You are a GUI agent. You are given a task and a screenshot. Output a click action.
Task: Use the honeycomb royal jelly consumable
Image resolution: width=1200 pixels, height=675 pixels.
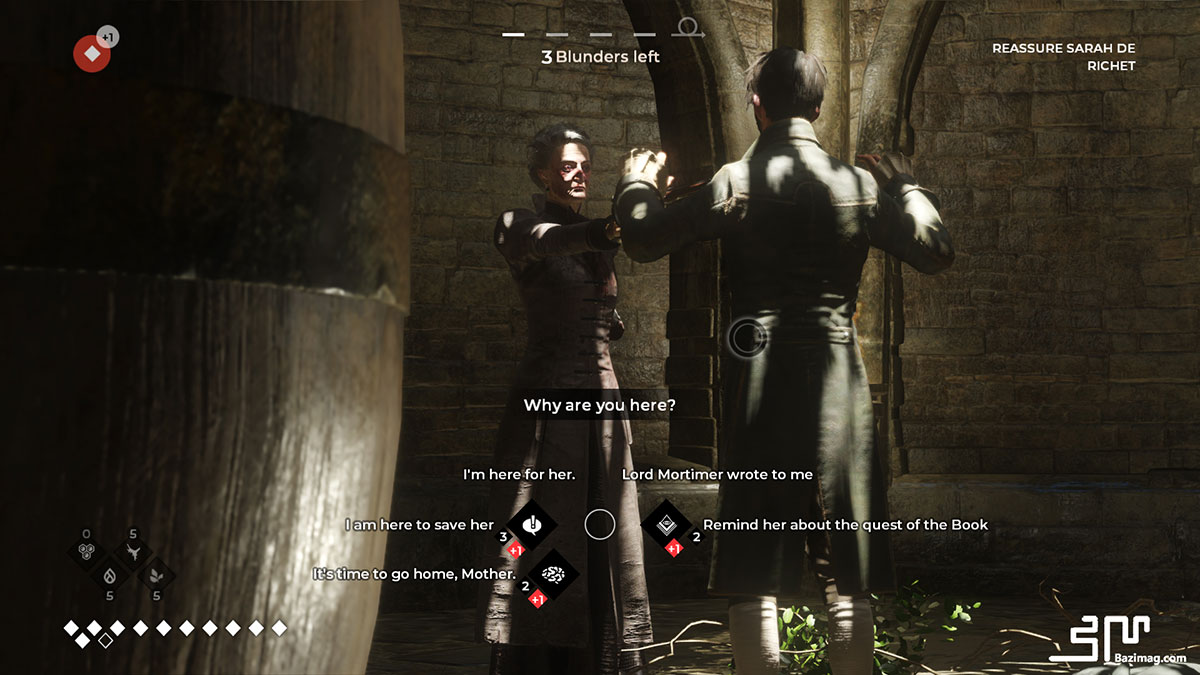click(x=87, y=552)
